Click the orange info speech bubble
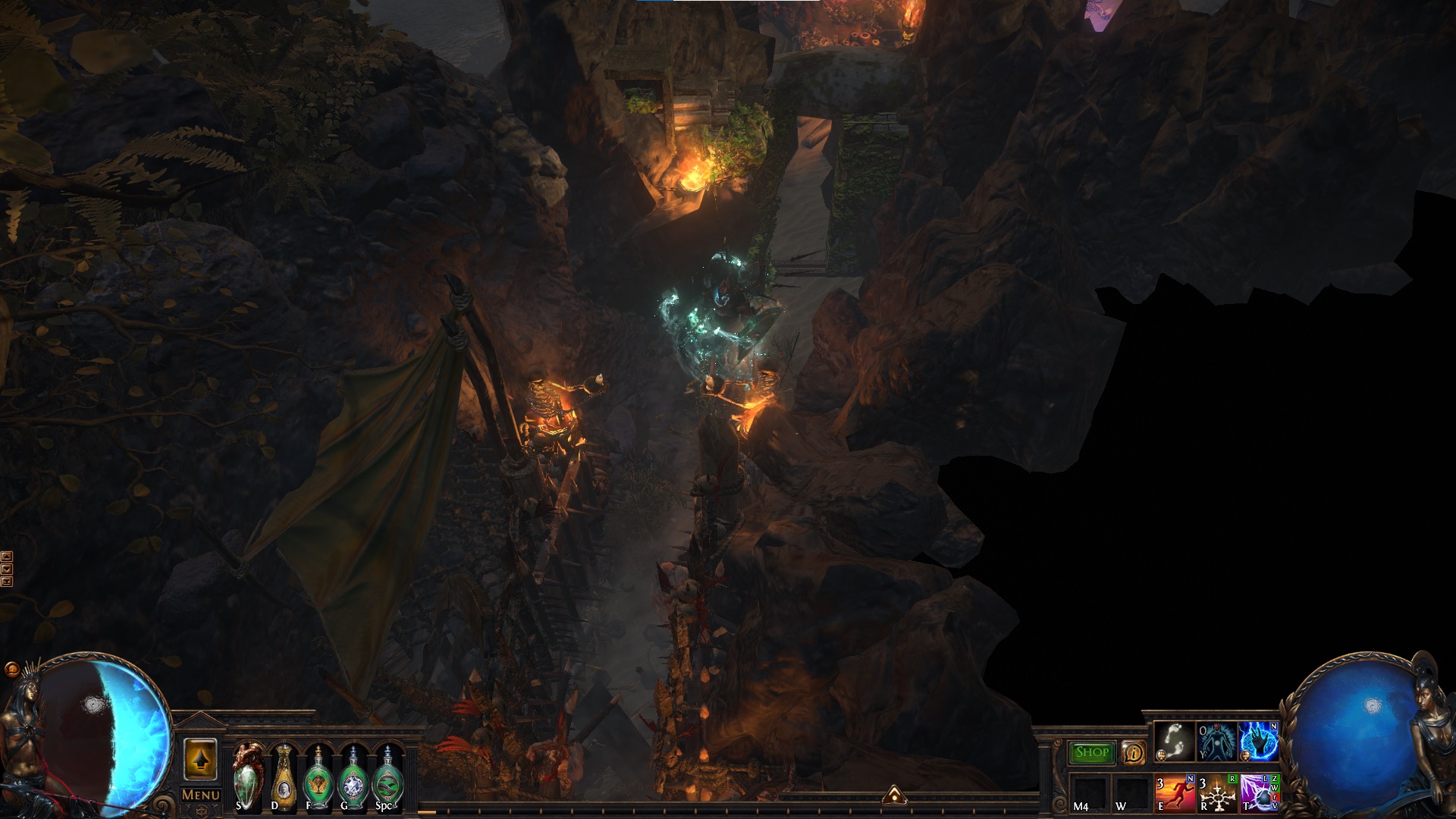The image size is (1456, 819). (x=1133, y=752)
